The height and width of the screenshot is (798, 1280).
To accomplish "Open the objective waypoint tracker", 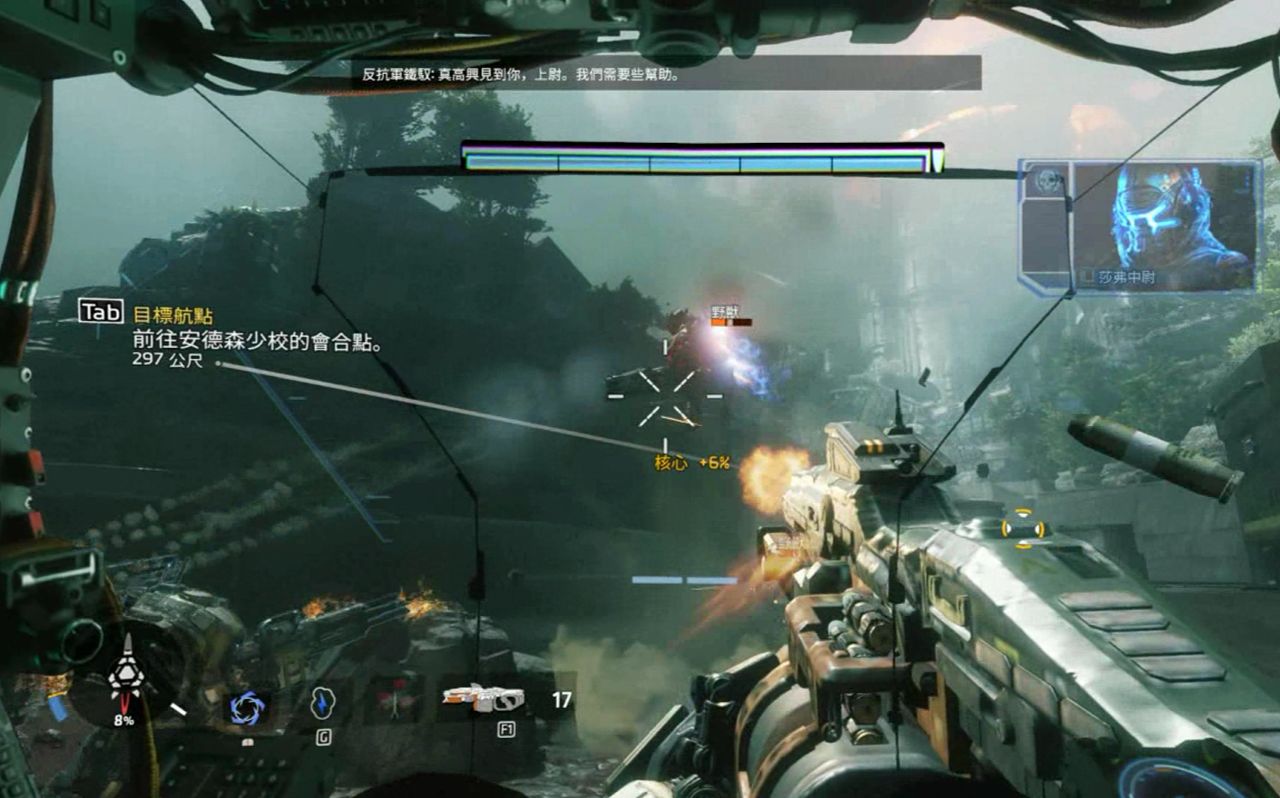I will pyautogui.click(x=102, y=312).
